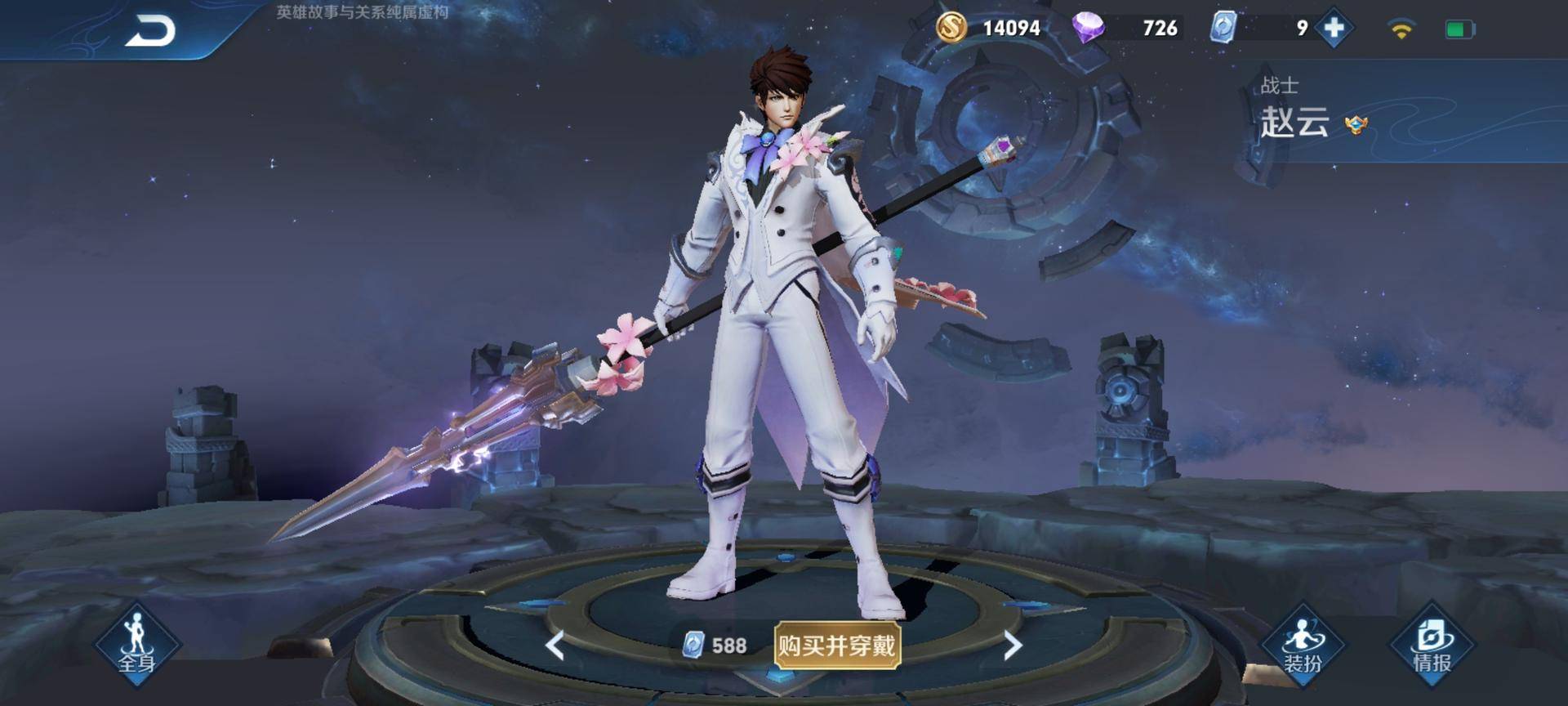
Task: Add more vouchers with the plus button
Action: pos(1334,29)
